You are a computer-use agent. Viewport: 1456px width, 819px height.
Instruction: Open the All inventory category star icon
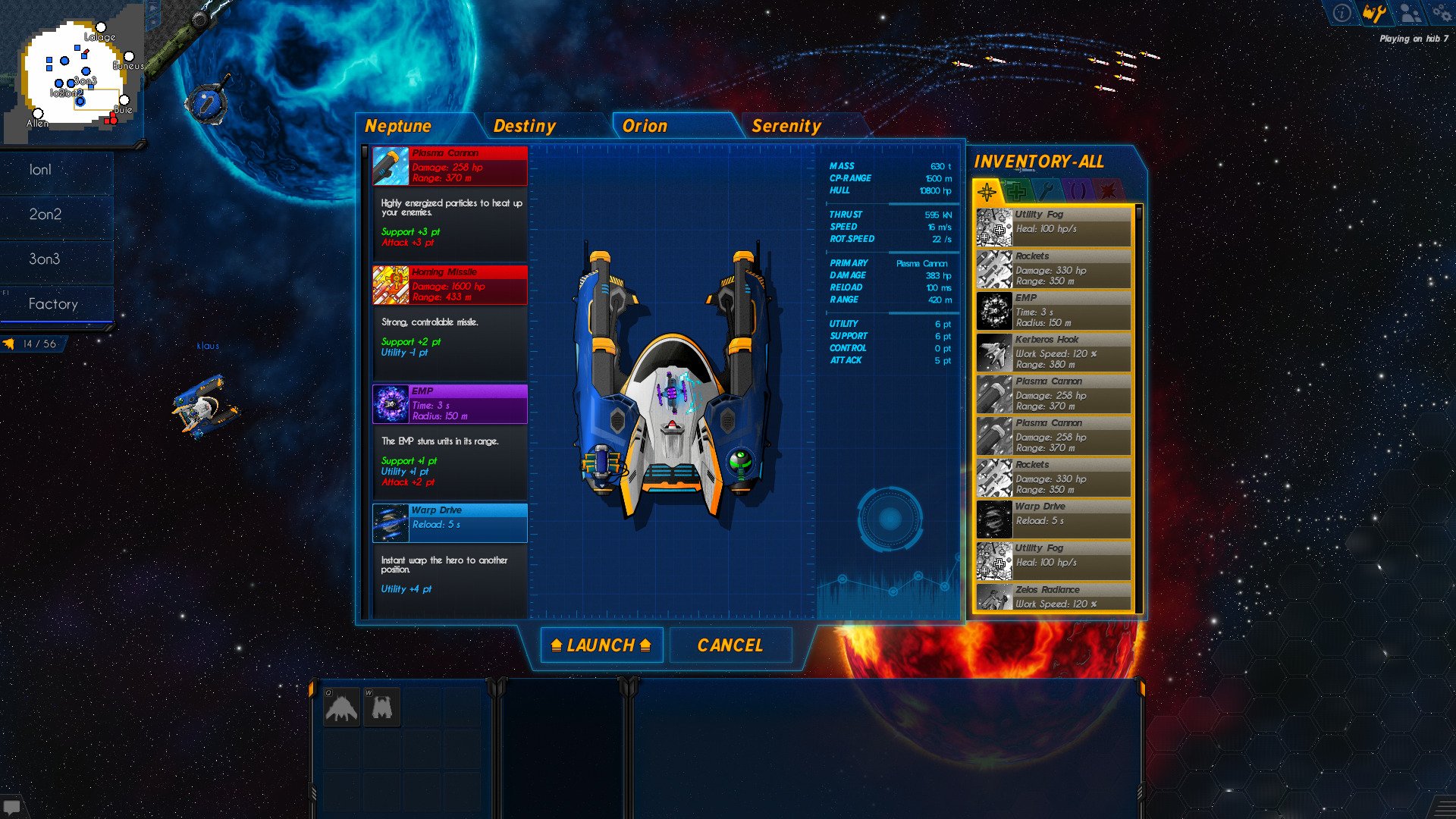[x=986, y=191]
